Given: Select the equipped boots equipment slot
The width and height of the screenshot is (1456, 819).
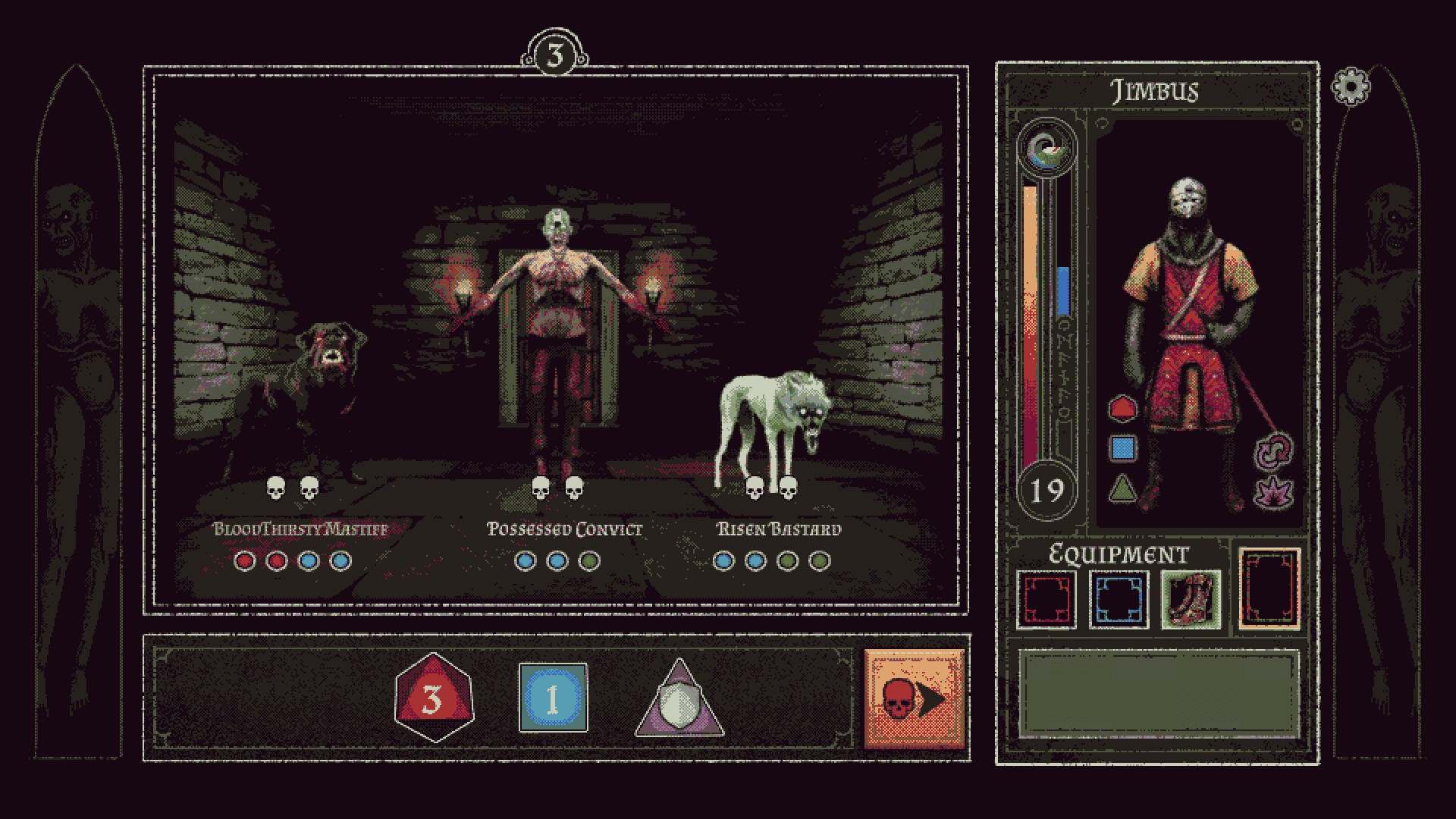Looking at the screenshot, I should (1191, 598).
